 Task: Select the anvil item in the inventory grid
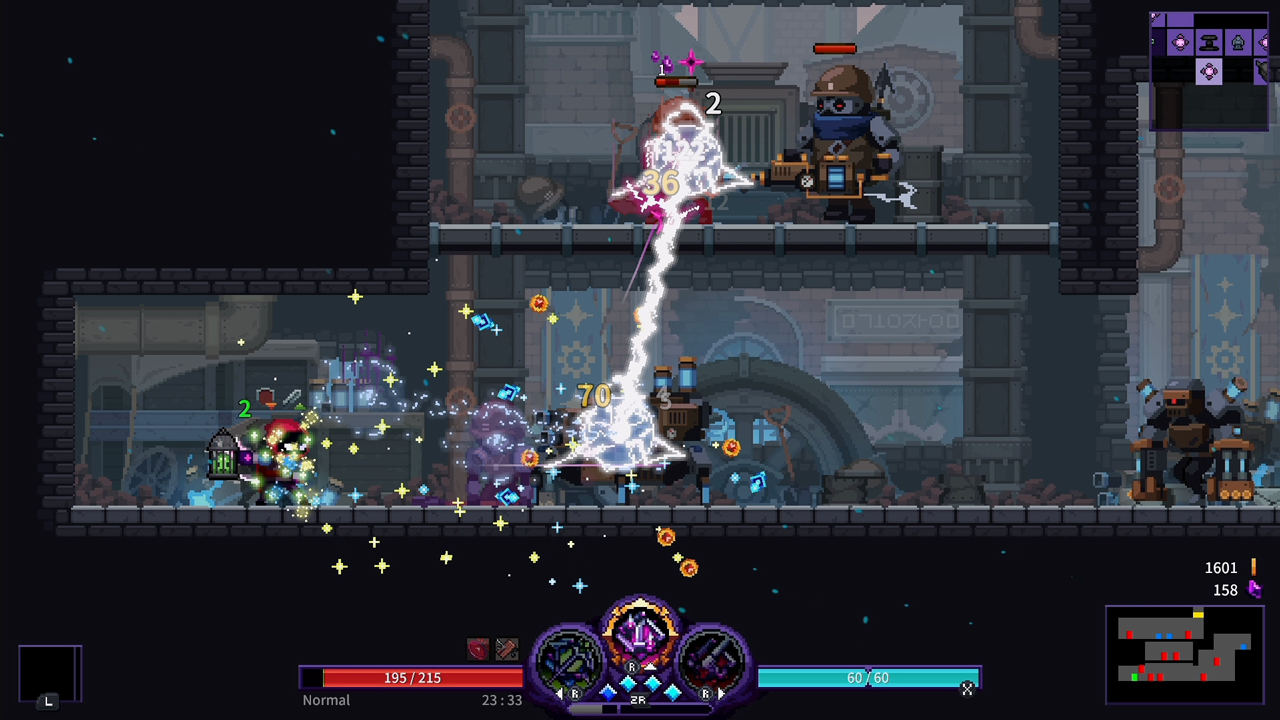[x=1209, y=43]
